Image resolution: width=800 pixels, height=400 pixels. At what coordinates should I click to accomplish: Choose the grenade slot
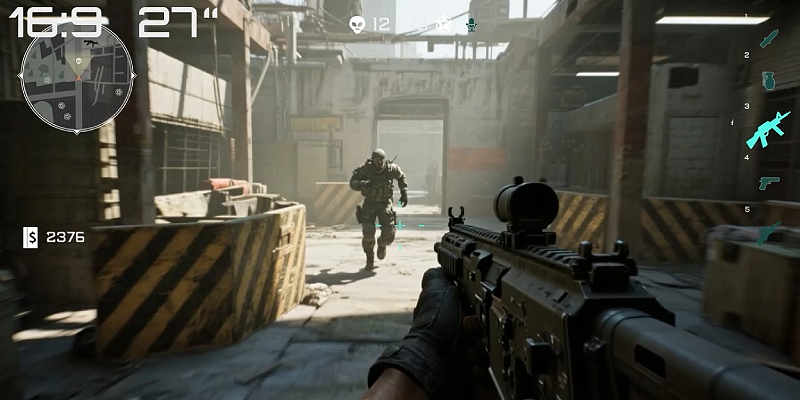[768, 81]
